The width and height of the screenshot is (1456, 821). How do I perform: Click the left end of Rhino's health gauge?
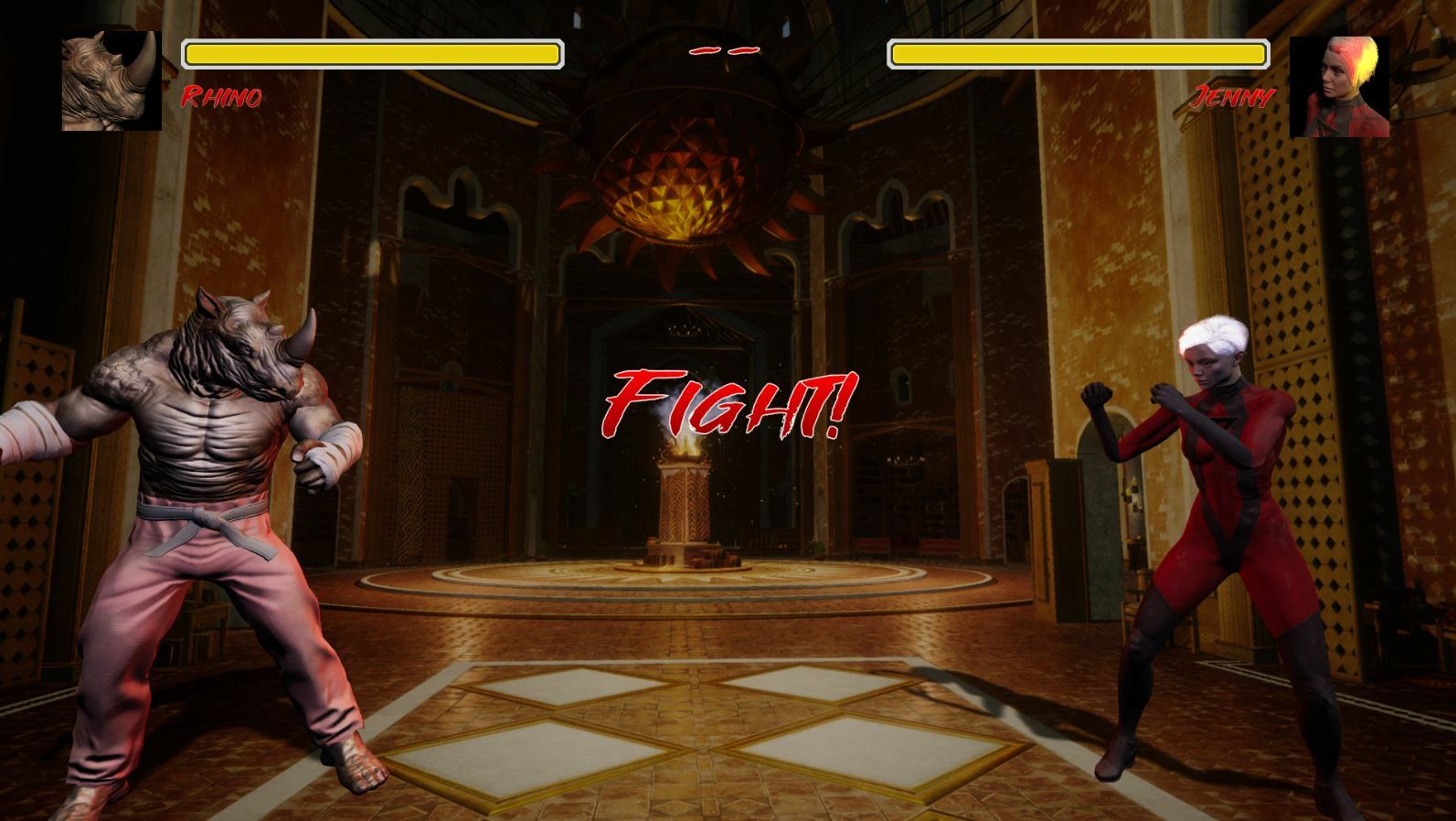point(192,53)
